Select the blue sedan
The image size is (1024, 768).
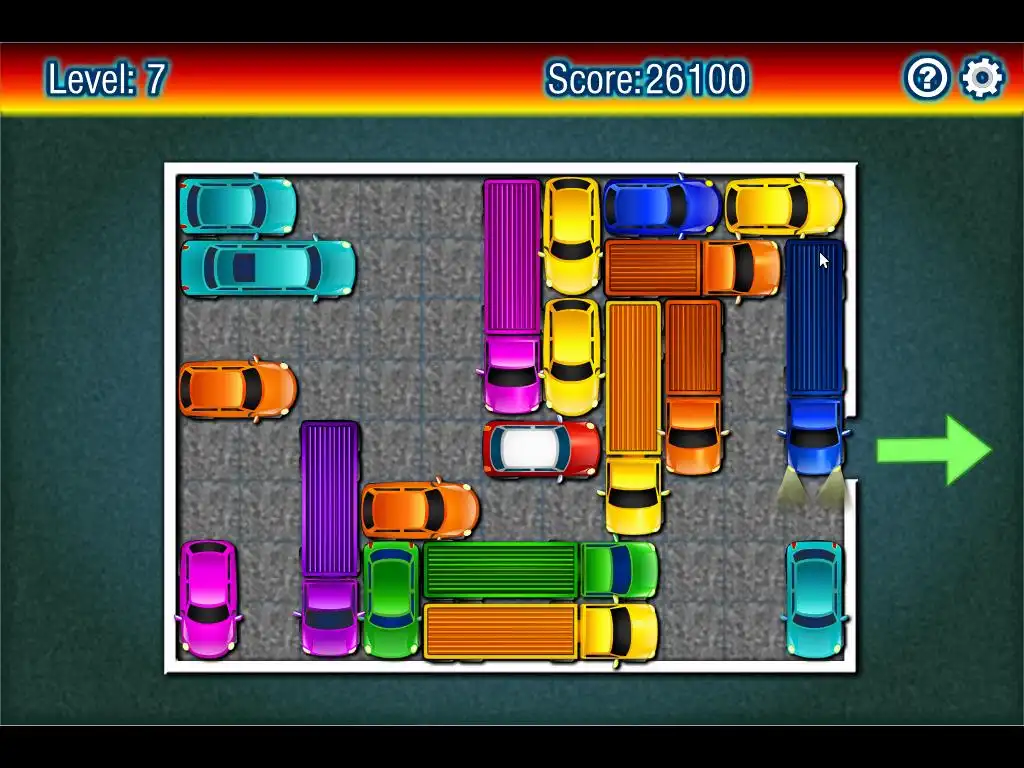coord(661,207)
